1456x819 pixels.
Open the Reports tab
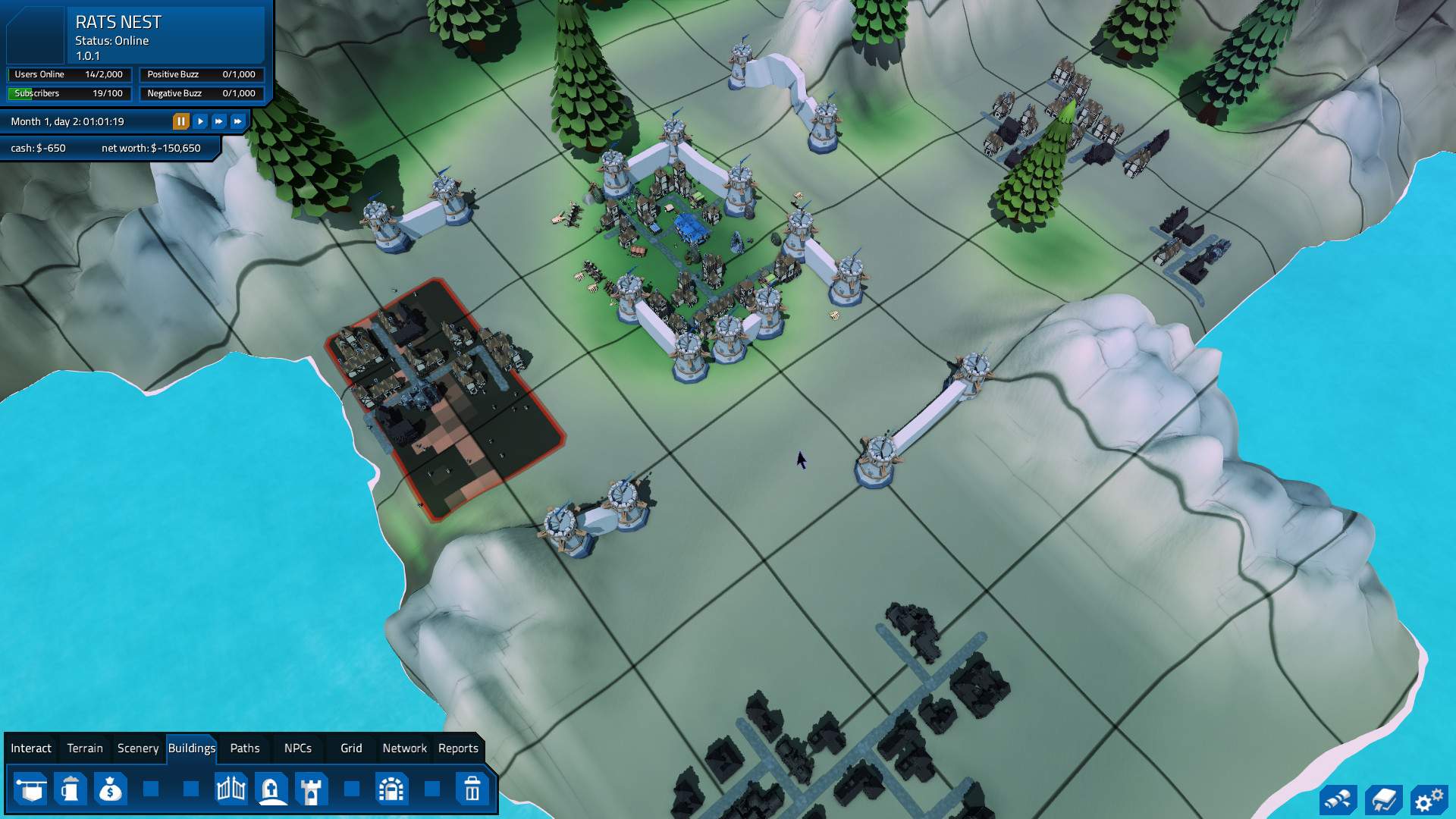458,748
